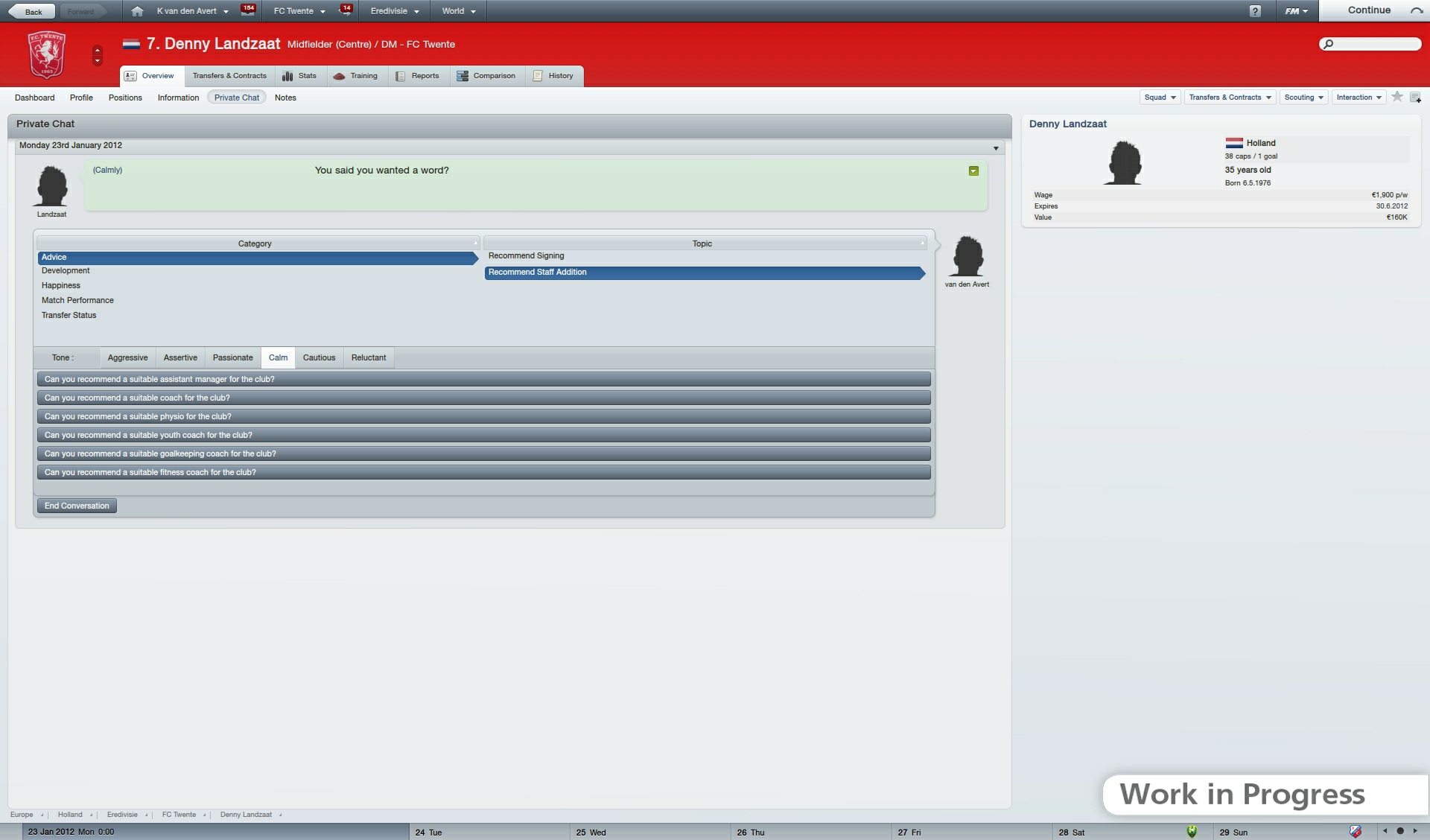Select the Calm tone option
1430x840 pixels.
point(278,357)
